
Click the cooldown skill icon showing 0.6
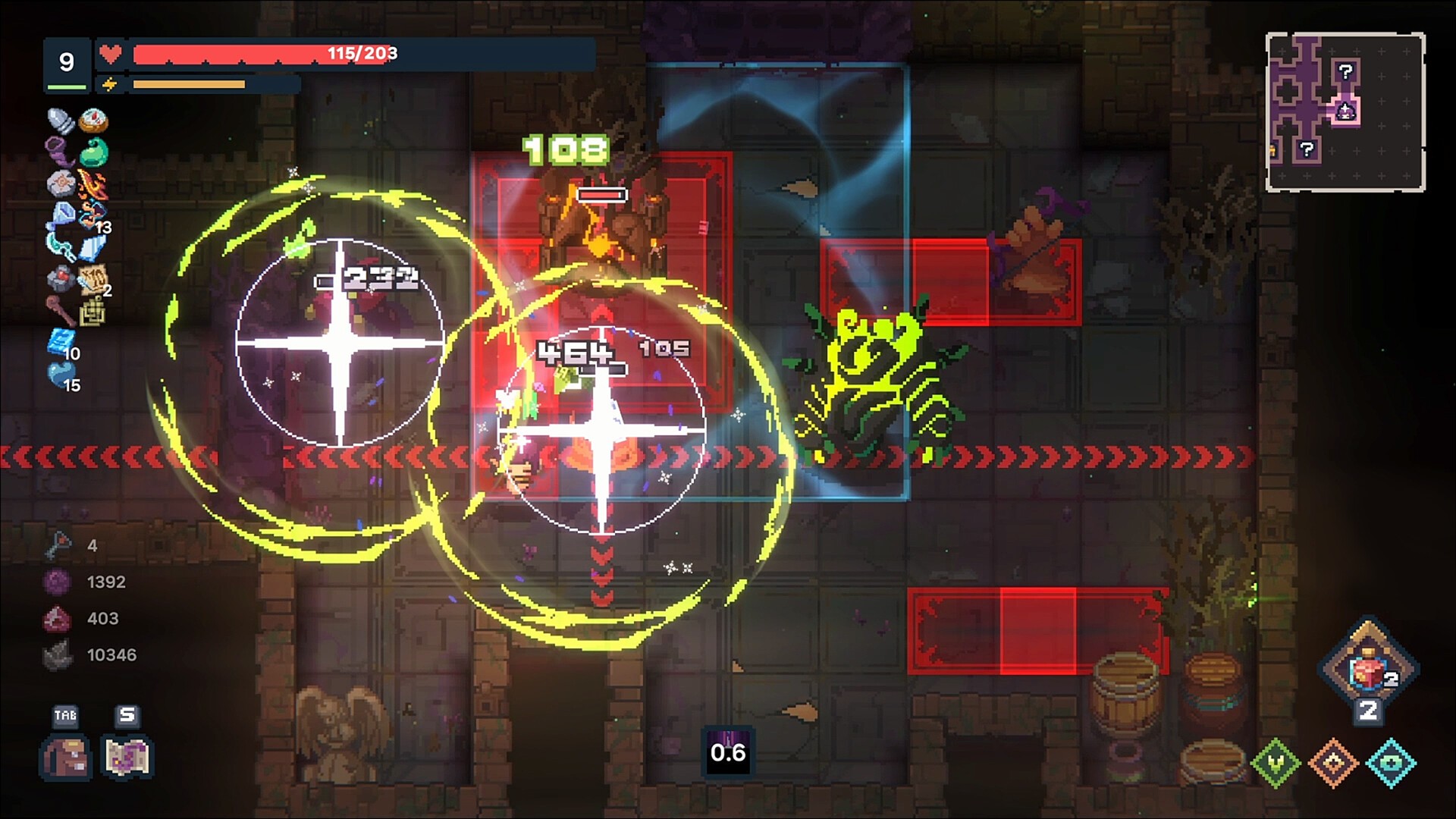tap(728, 752)
